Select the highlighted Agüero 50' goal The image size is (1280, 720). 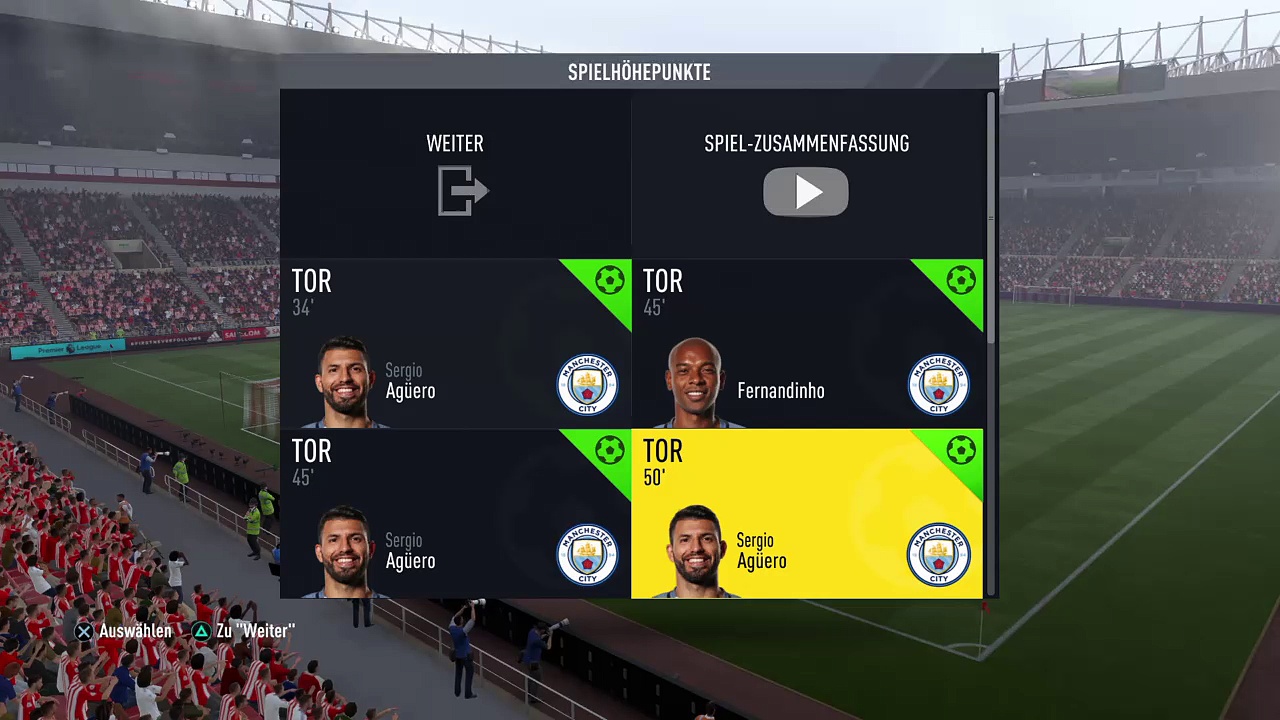click(x=806, y=514)
